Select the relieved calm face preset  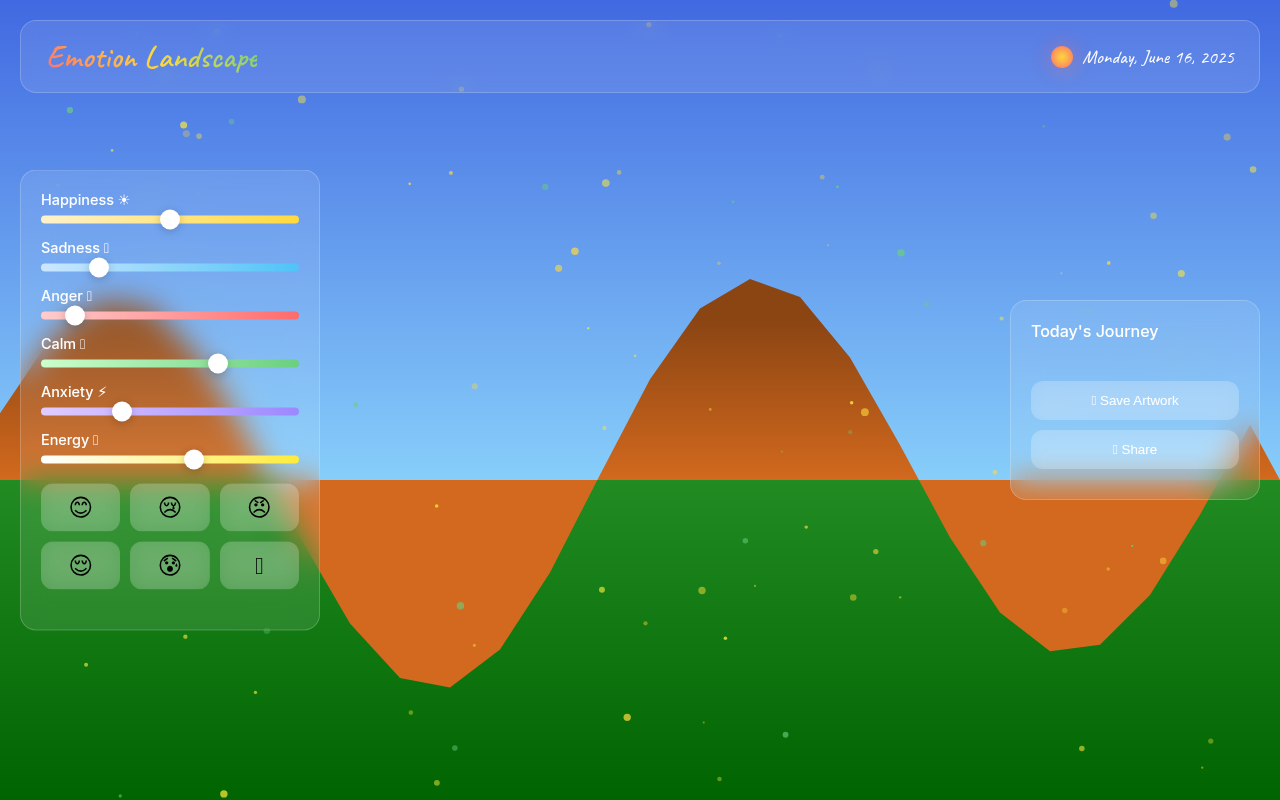pyautogui.click(x=80, y=565)
